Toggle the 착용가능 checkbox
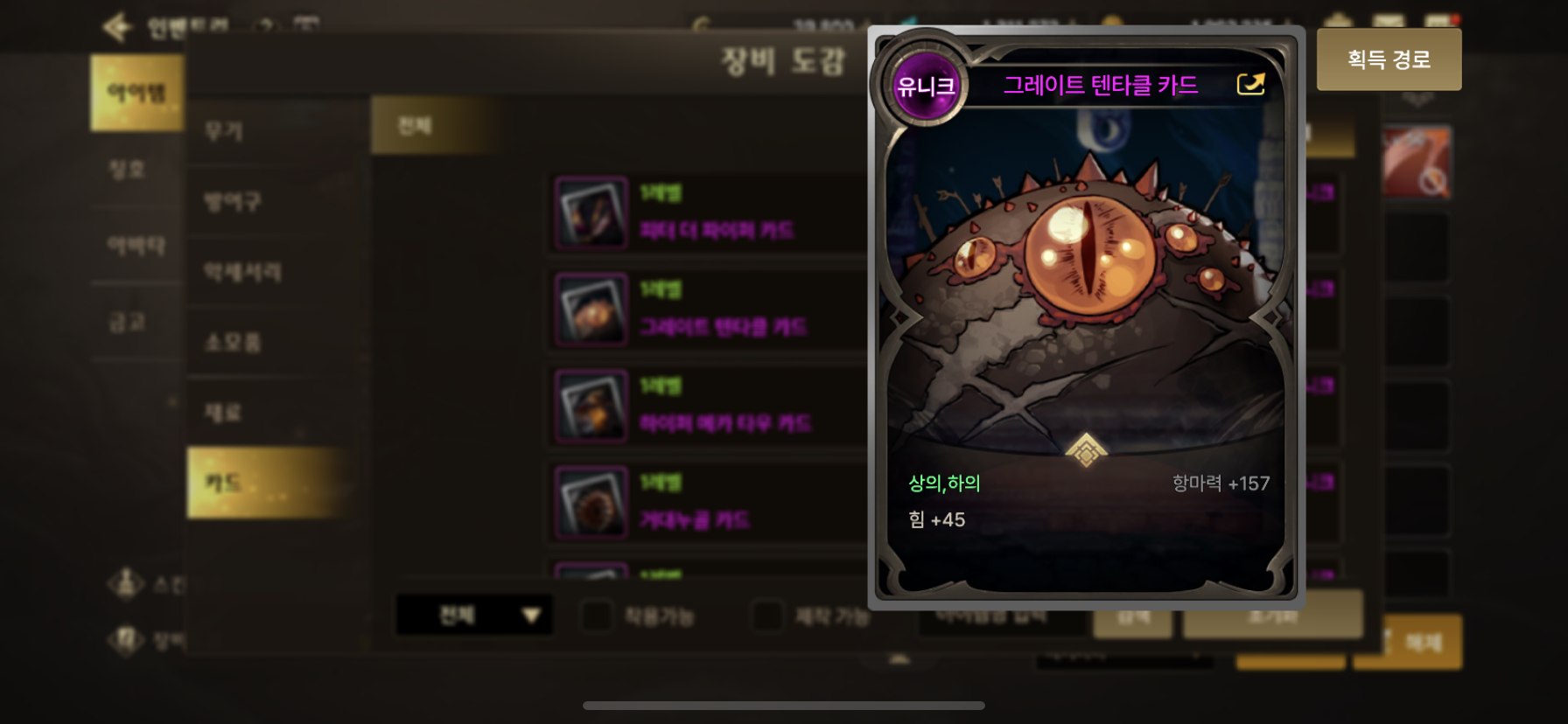This screenshot has width=1568, height=724. pyautogui.click(x=597, y=616)
